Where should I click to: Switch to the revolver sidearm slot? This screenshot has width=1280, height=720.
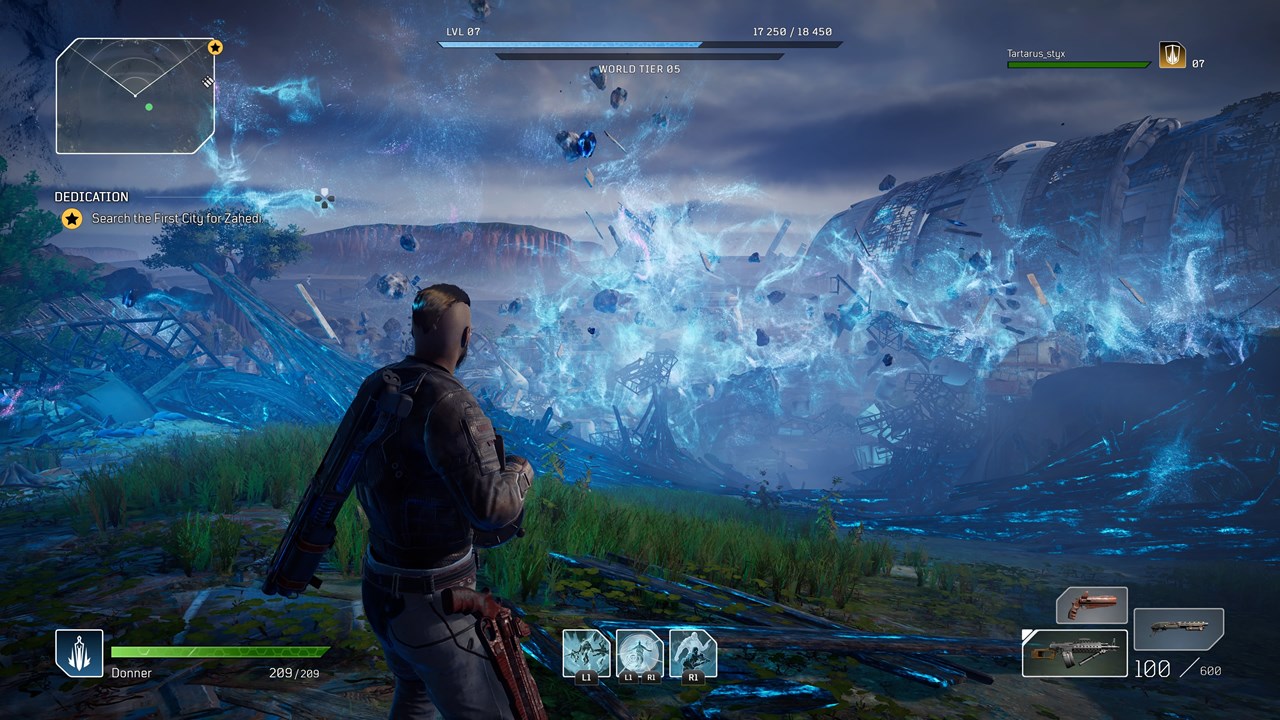[x=1091, y=606]
